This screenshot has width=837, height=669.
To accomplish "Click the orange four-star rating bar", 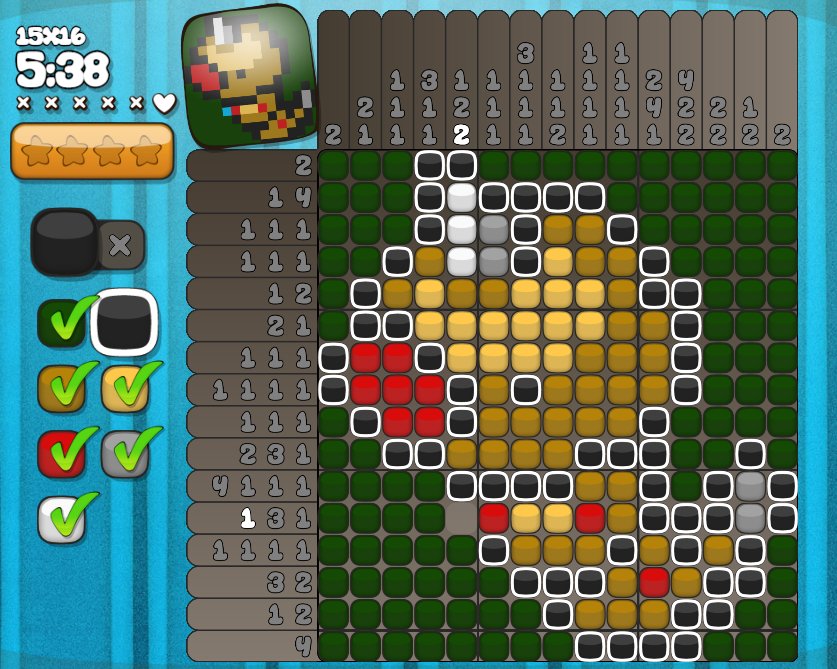I will click(92, 151).
